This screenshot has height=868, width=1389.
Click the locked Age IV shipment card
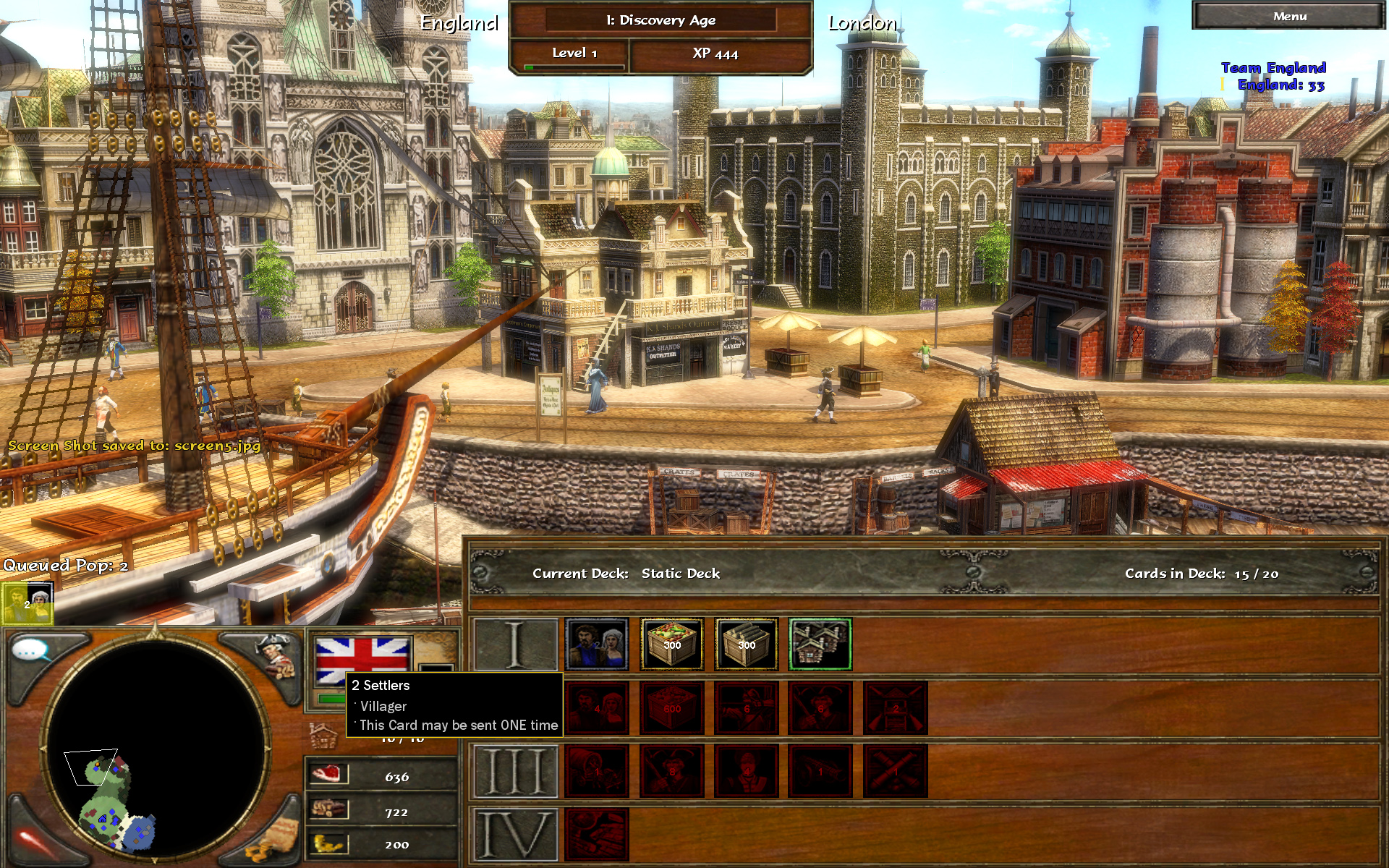pos(597,835)
